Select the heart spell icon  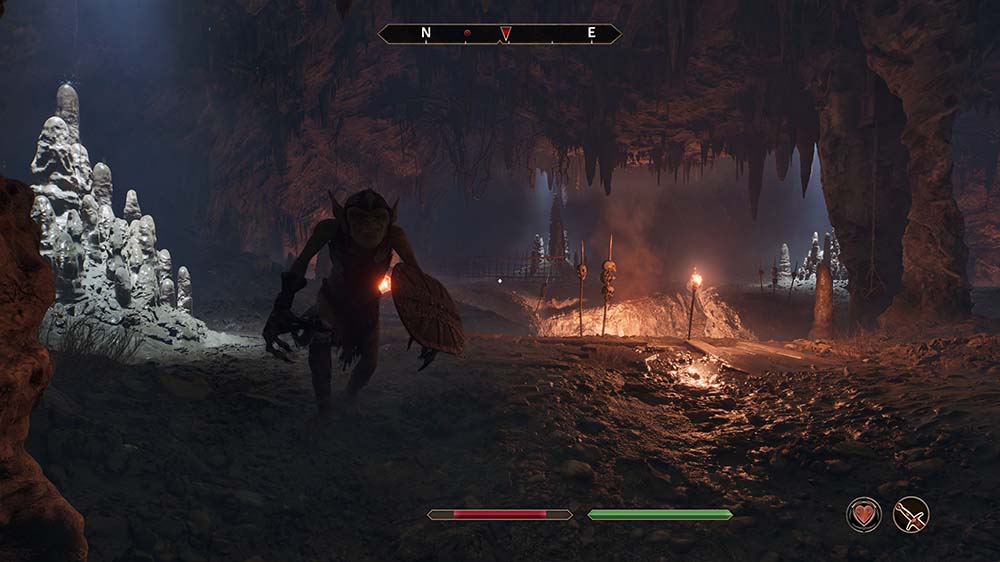click(x=864, y=515)
